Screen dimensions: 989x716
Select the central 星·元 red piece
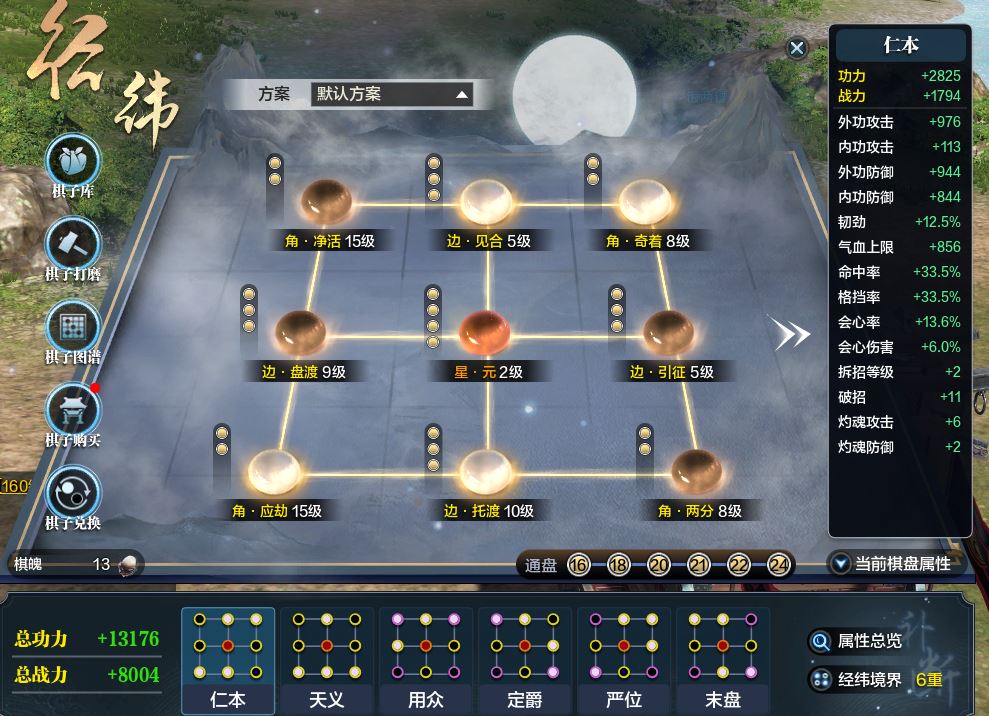click(486, 333)
